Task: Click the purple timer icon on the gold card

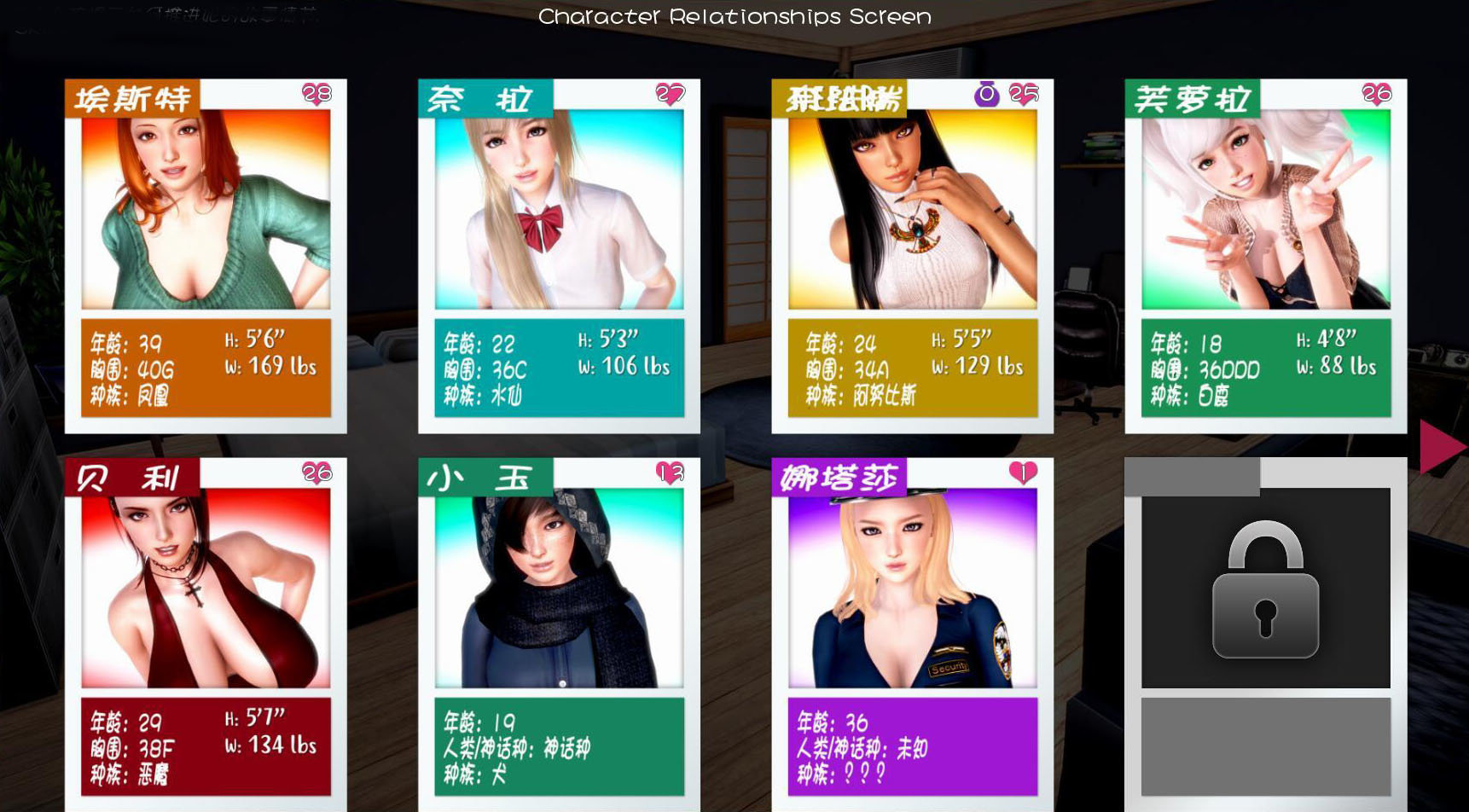Action: pyautogui.click(x=987, y=96)
